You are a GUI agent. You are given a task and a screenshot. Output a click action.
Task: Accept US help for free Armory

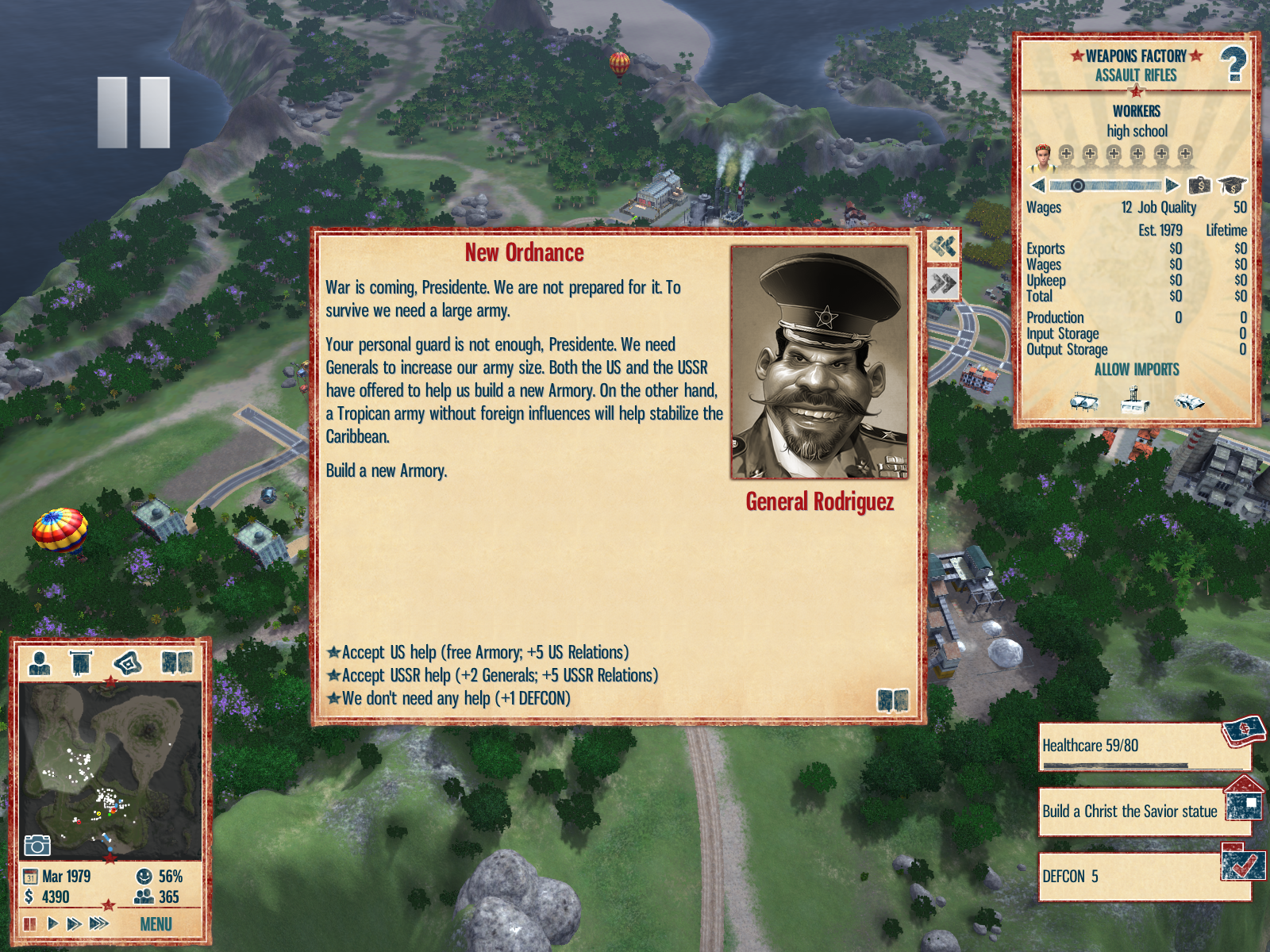tap(484, 653)
